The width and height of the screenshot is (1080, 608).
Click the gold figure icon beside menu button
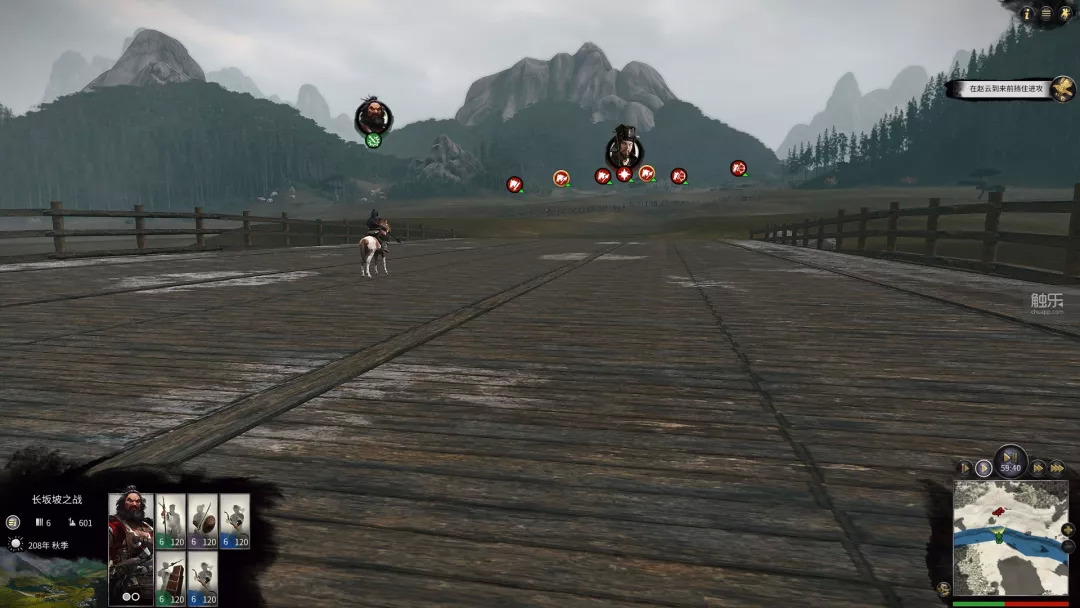[x=1064, y=14]
